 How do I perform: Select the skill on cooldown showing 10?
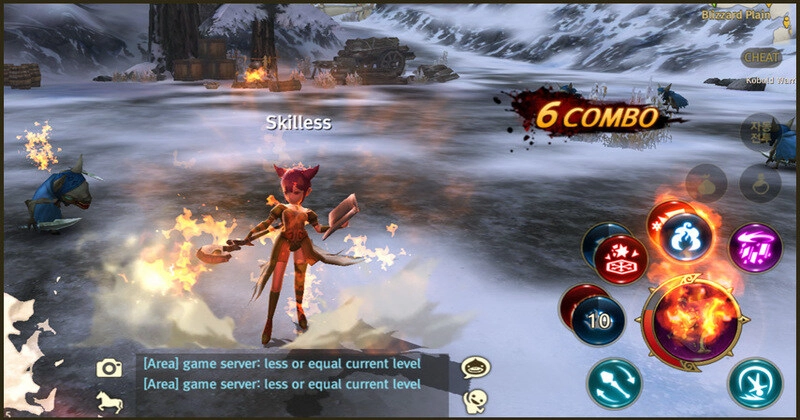click(x=598, y=320)
